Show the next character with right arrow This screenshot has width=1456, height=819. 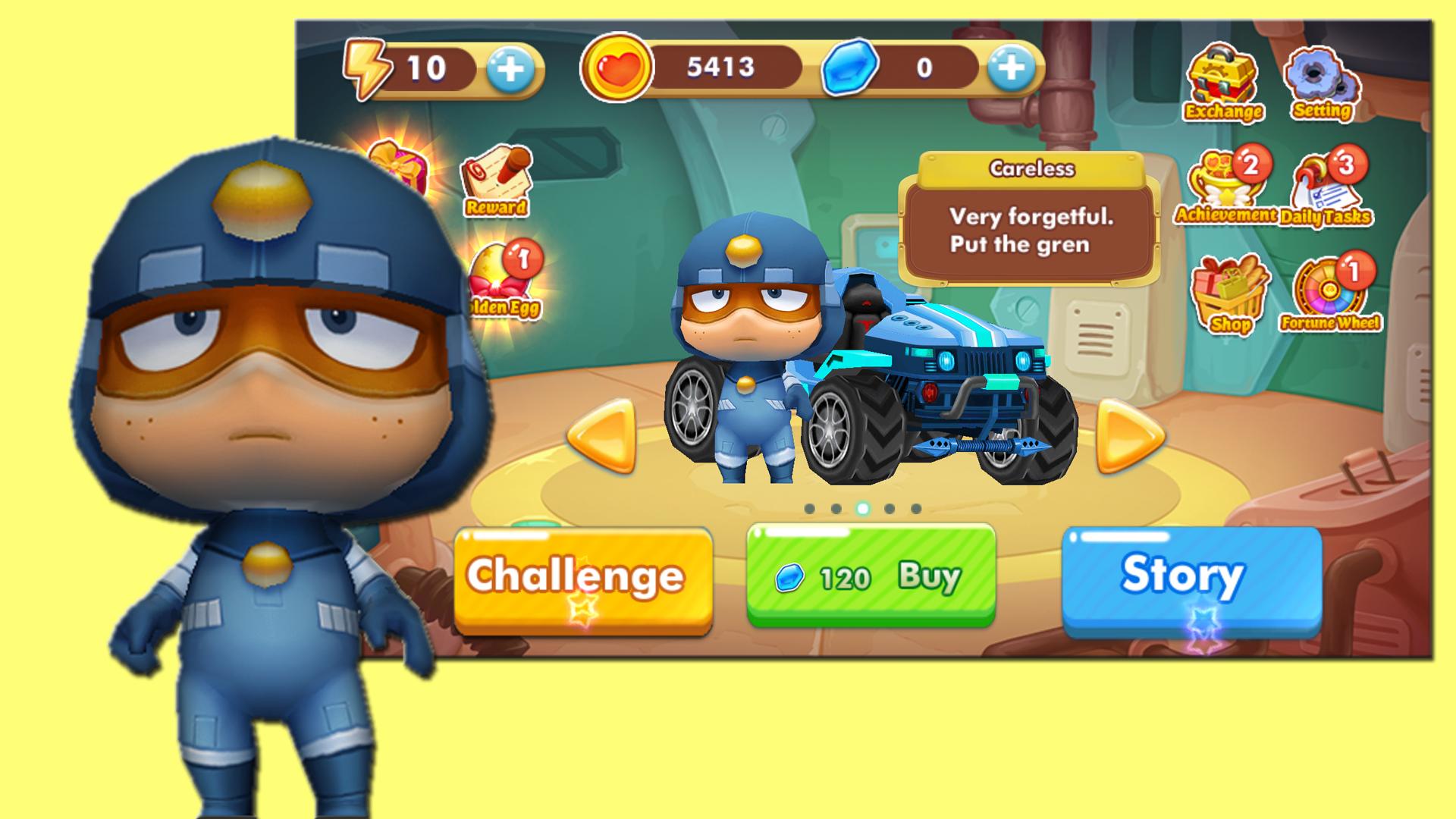click(x=1128, y=436)
